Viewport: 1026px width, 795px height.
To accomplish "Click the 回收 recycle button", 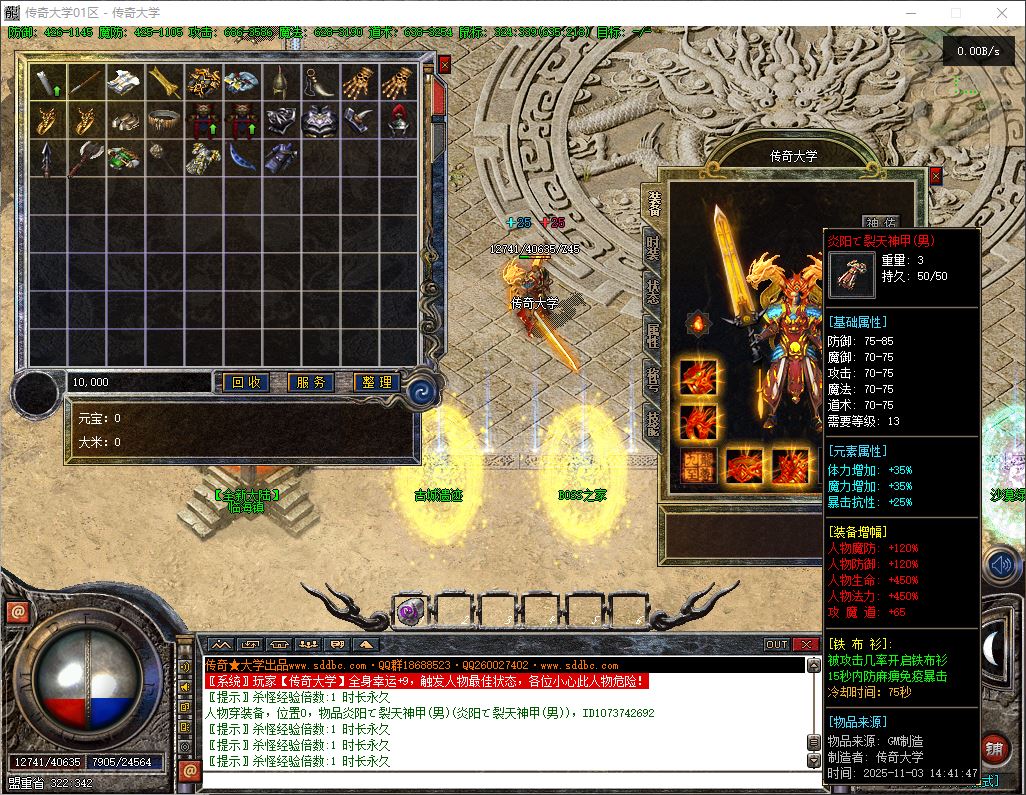I will [245, 382].
